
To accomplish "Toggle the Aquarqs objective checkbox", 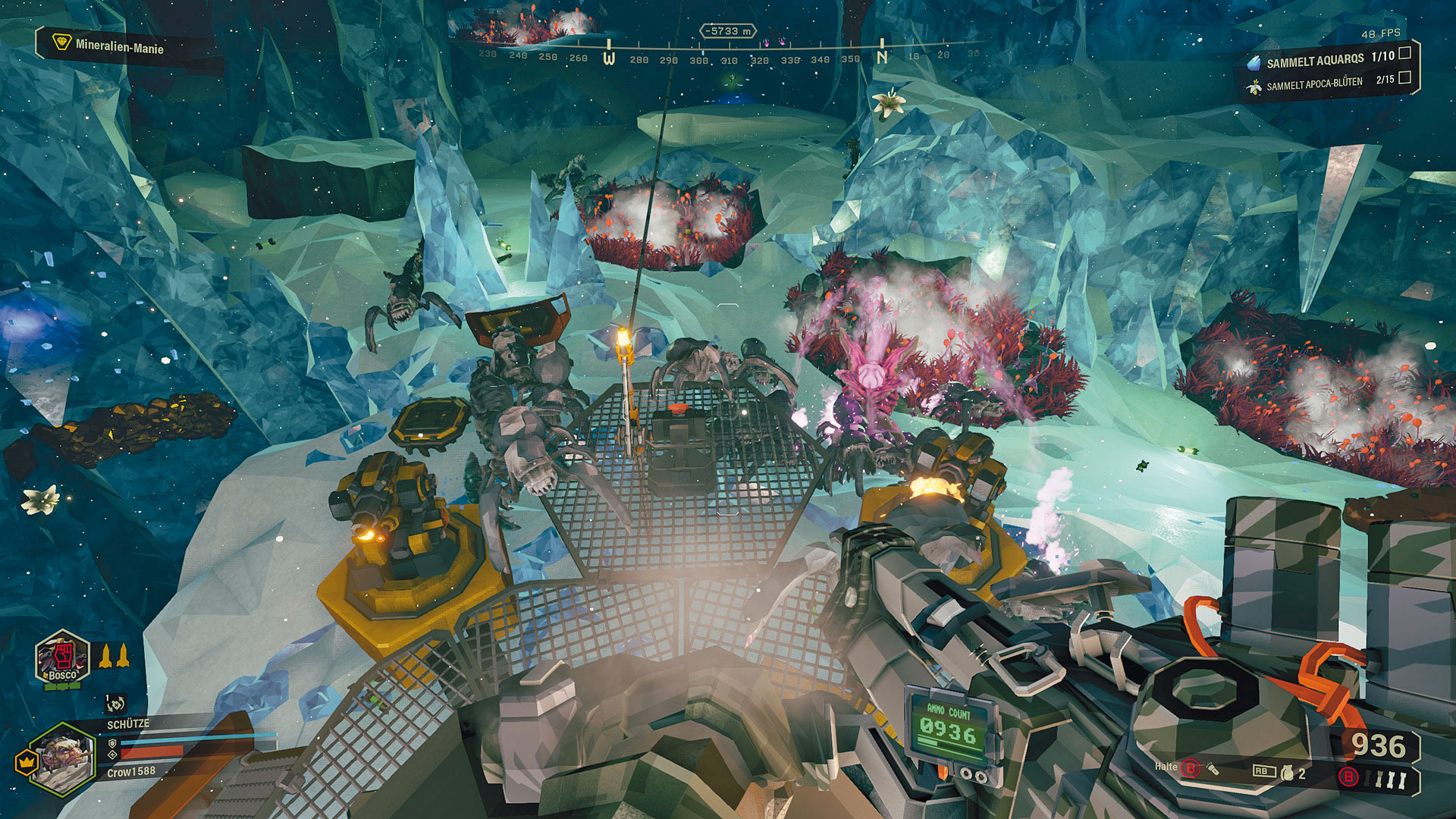I will coord(1404,53).
